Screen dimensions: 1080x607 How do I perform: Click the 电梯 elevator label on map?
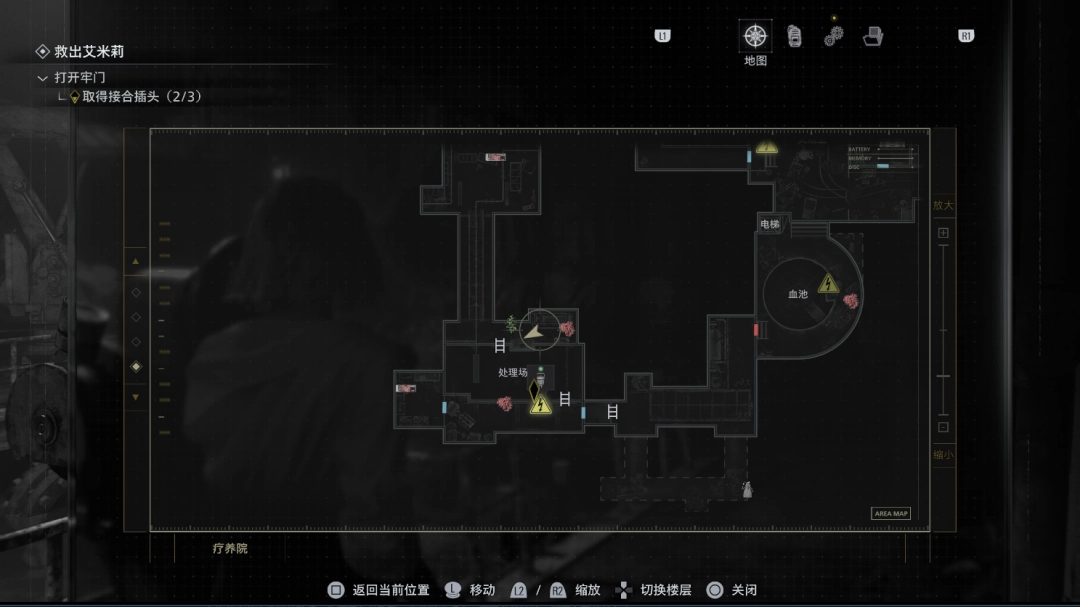pos(769,225)
